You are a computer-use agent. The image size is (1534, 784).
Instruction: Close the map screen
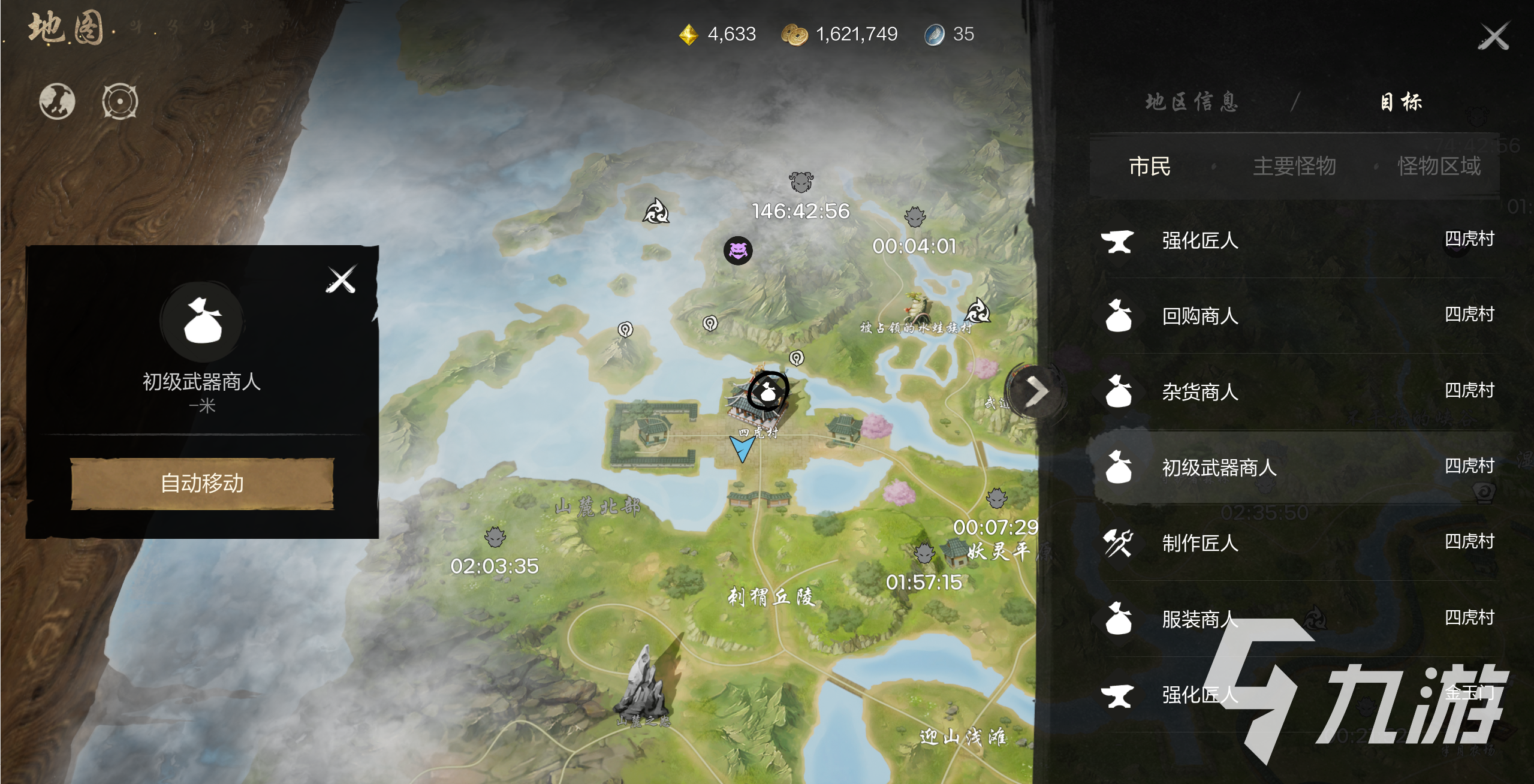tap(1493, 37)
